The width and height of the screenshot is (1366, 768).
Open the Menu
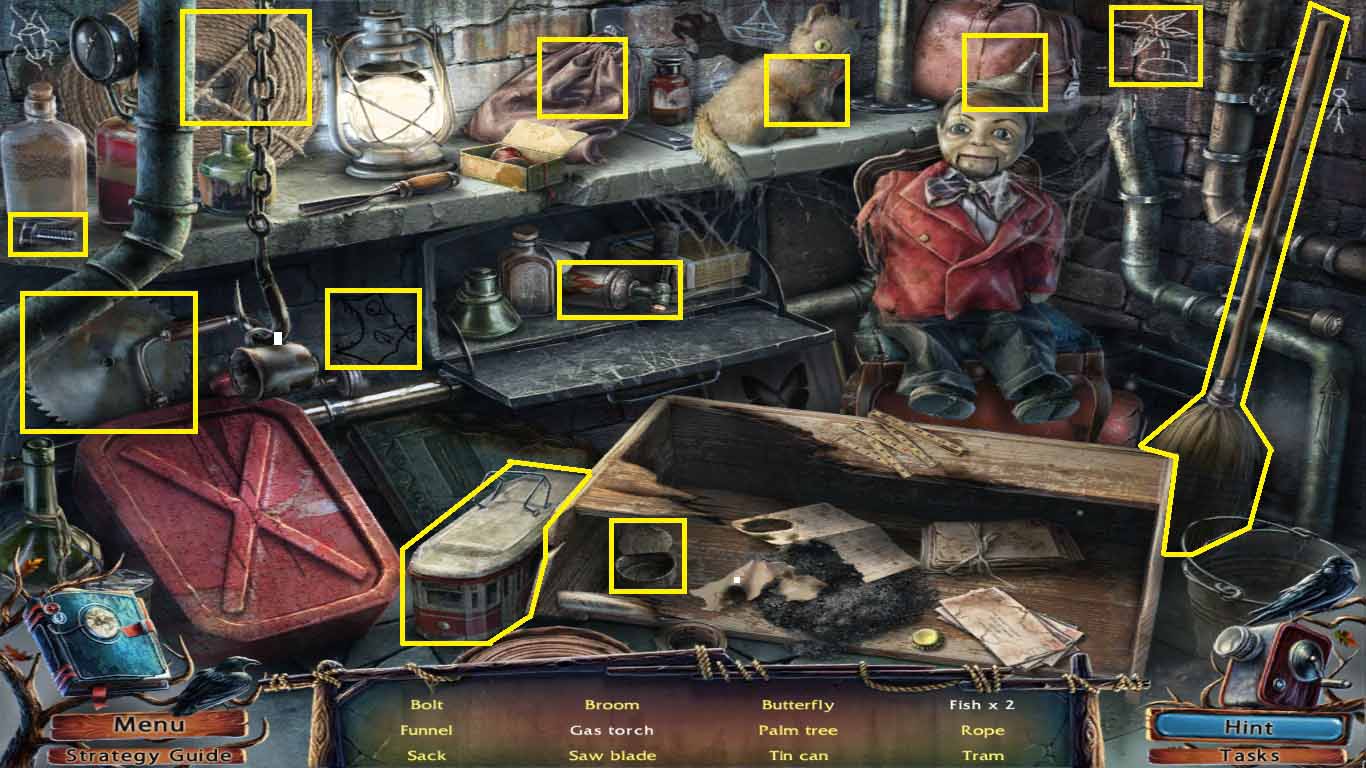(x=148, y=724)
